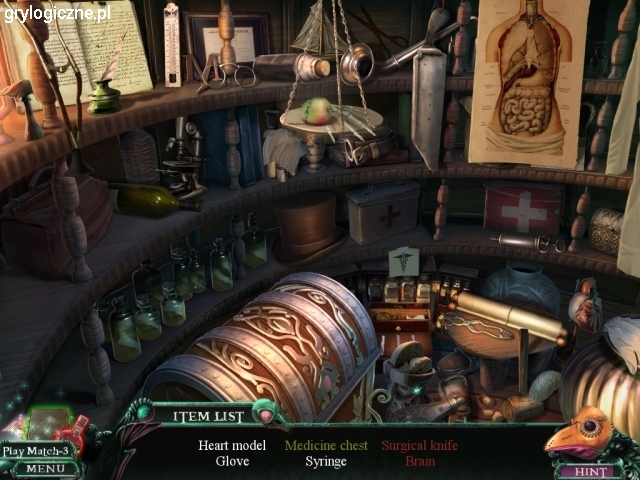Choose Medicine chest list entry
This screenshot has width=640, height=480.
pyautogui.click(x=326, y=445)
